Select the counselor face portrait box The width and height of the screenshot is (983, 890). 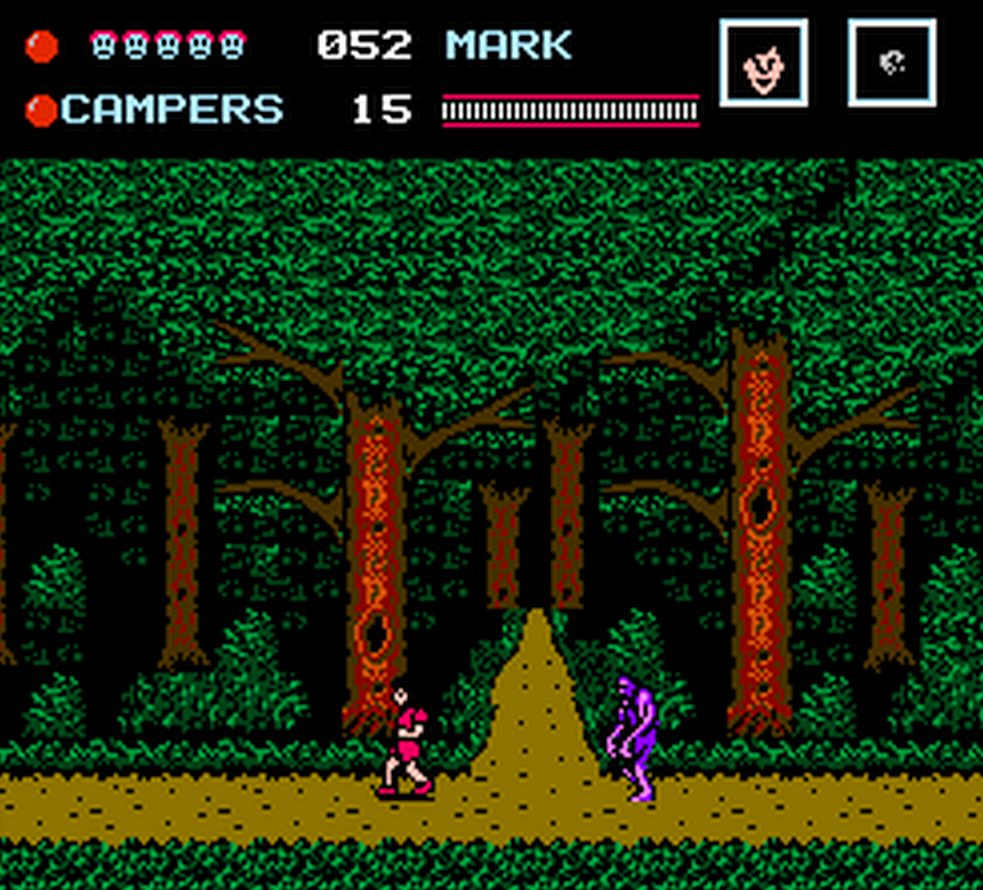click(763, 63)
